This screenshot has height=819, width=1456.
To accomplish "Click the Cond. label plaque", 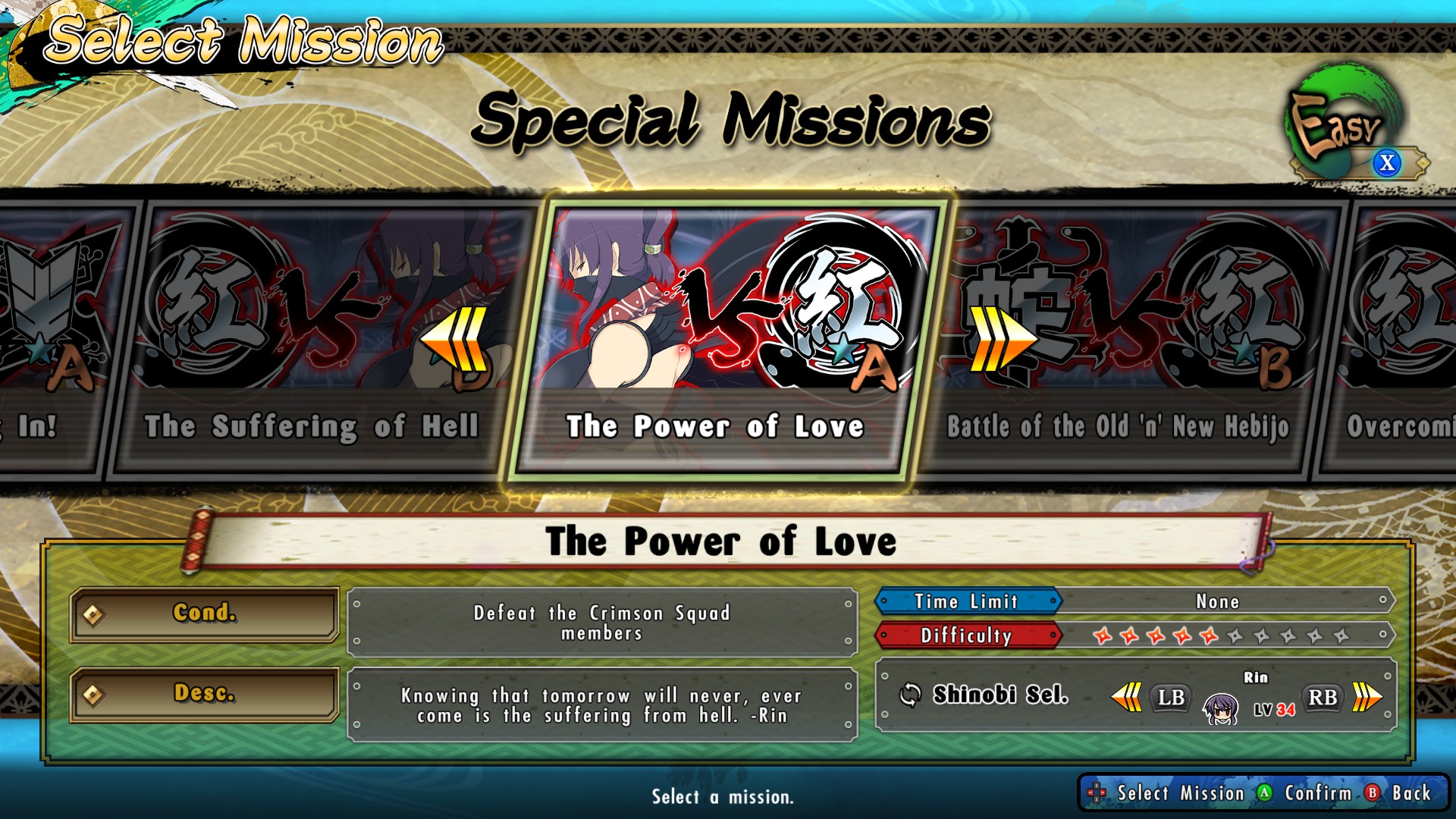I will [x=202, y=614].
